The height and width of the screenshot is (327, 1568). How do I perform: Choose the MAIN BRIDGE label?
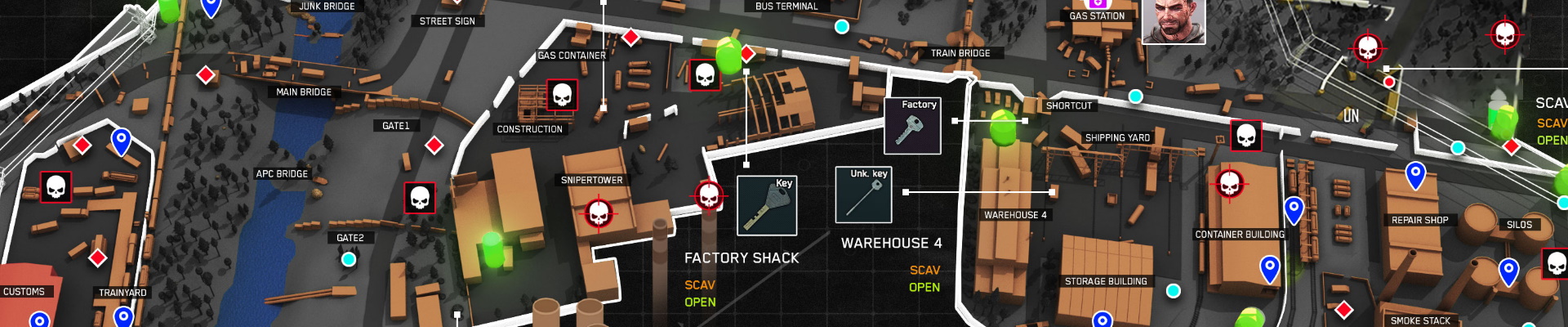point(304,92)
